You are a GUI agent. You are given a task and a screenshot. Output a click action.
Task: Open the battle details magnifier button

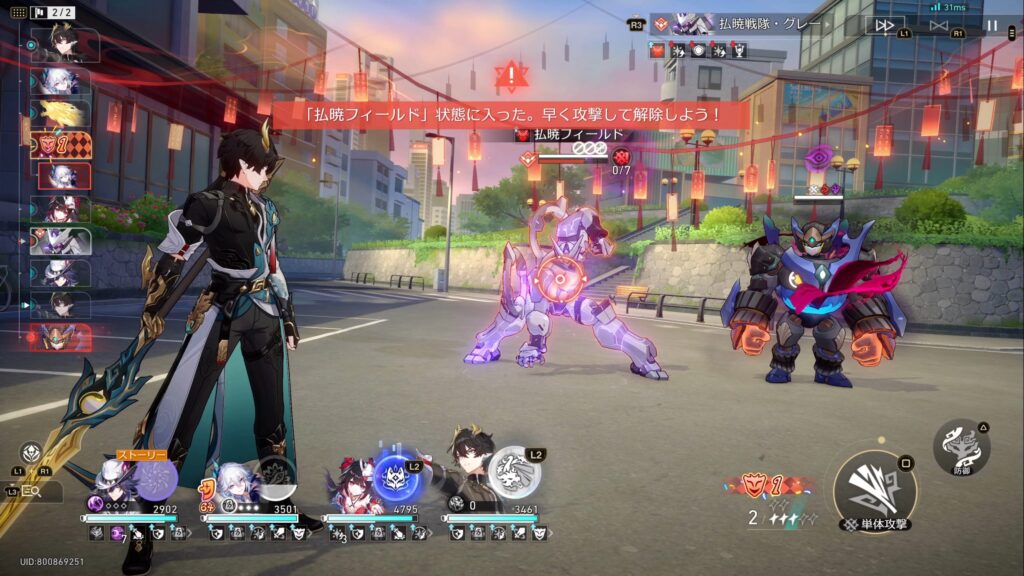(30, 492)
